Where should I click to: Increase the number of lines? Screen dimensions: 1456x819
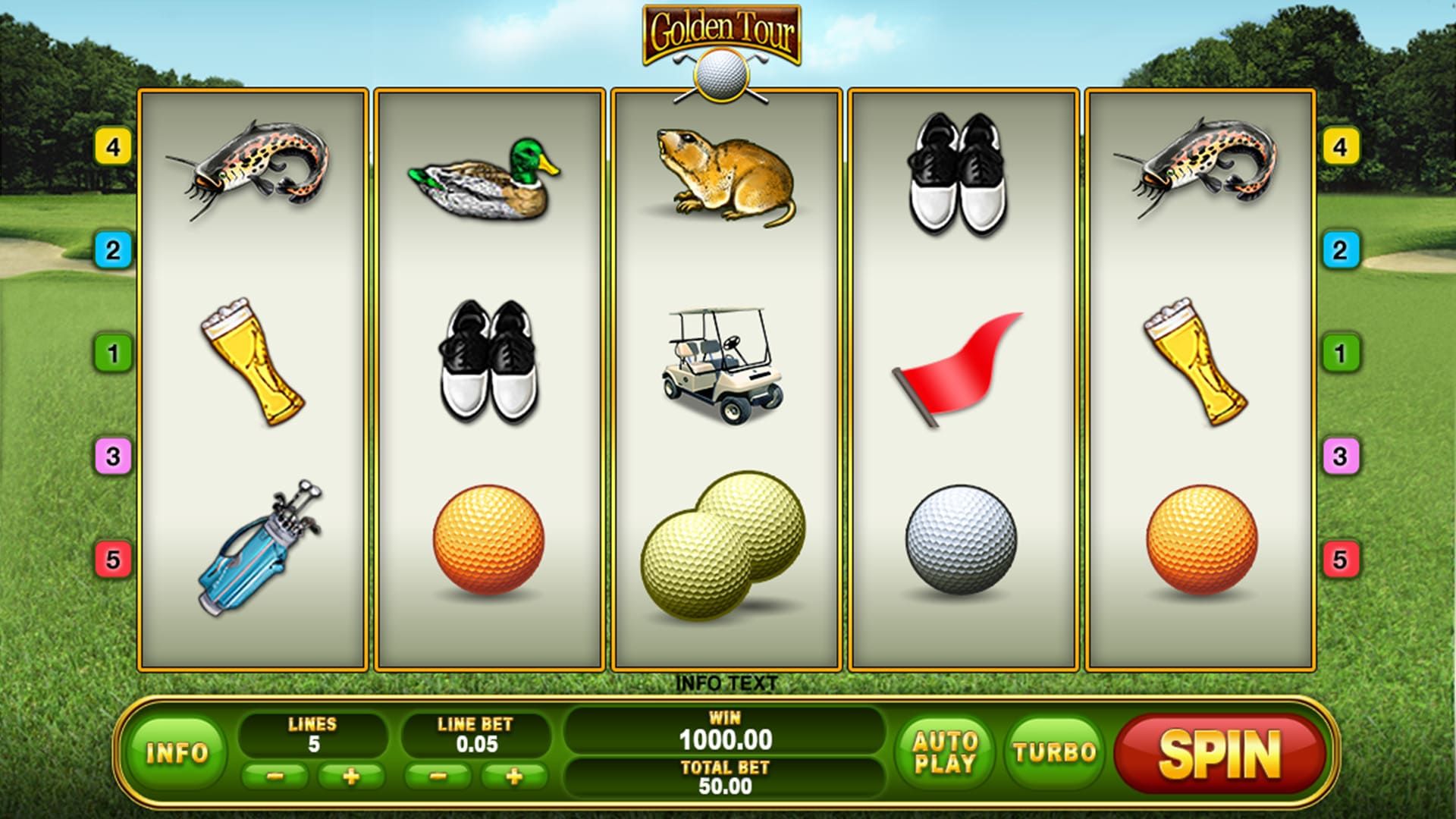coord(351,777)
